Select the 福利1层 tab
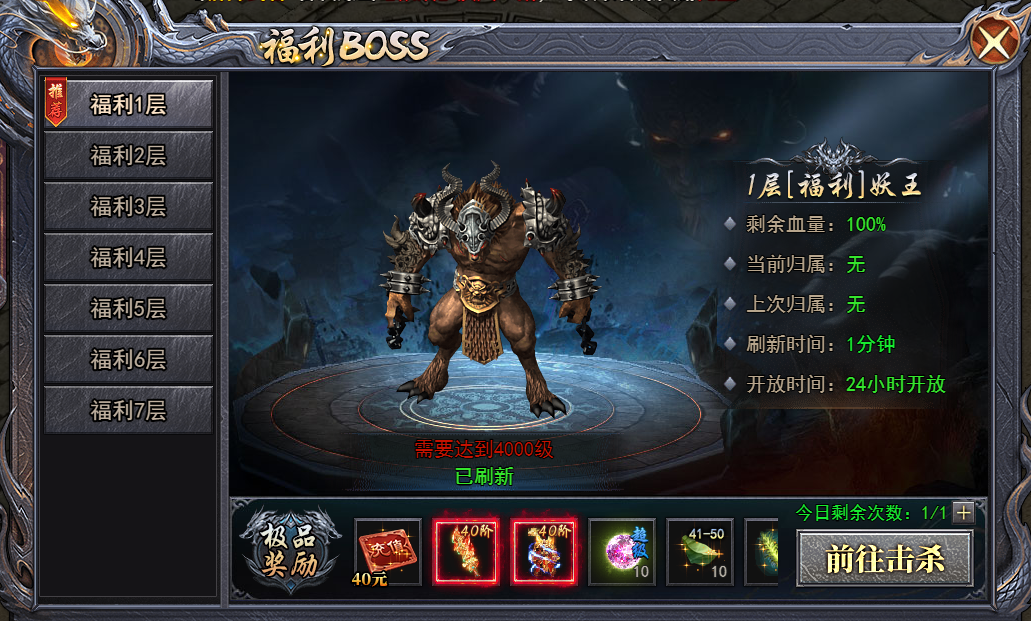 click(x=129, y=105)
